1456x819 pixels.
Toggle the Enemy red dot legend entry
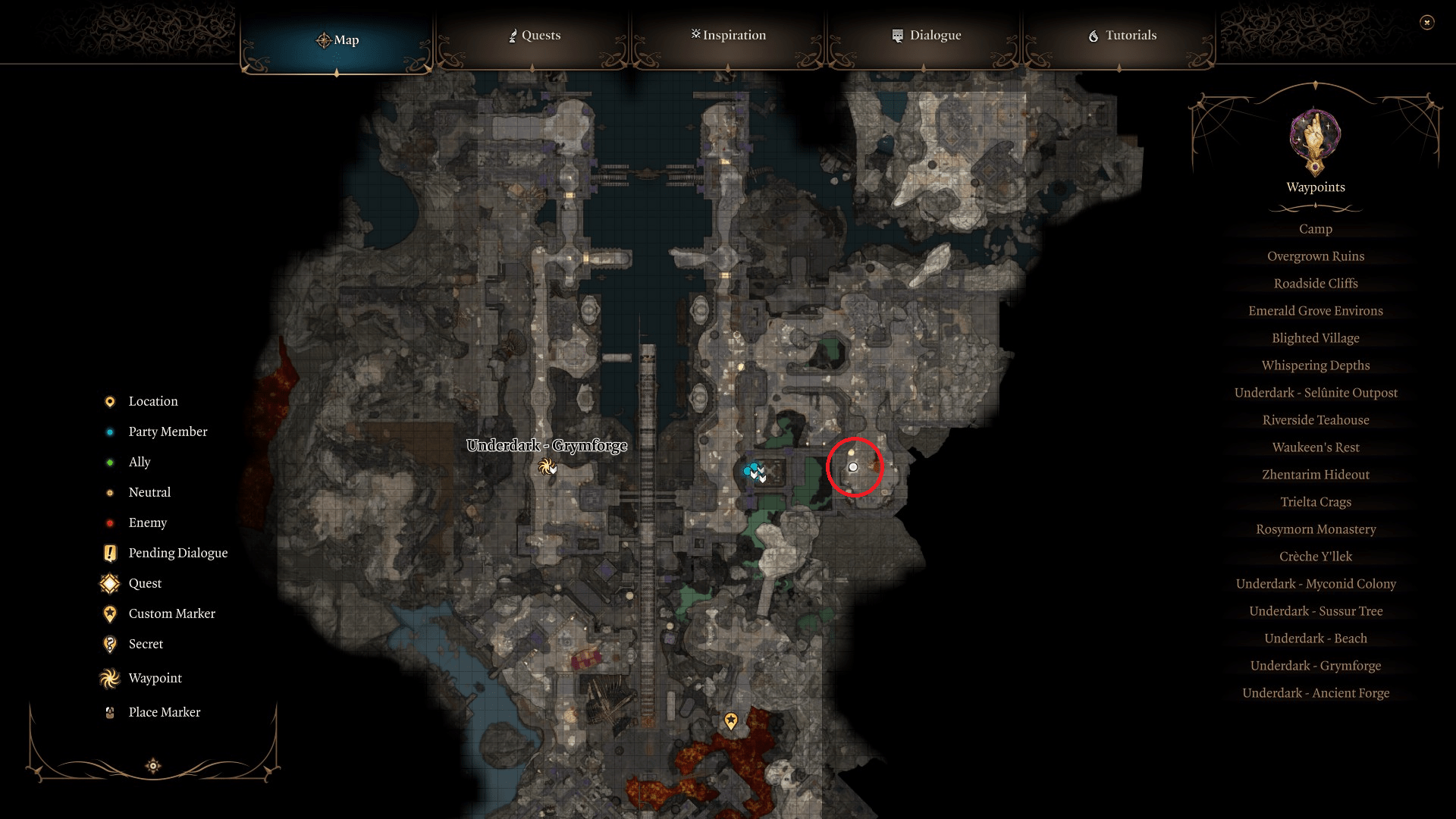(109, 522)
